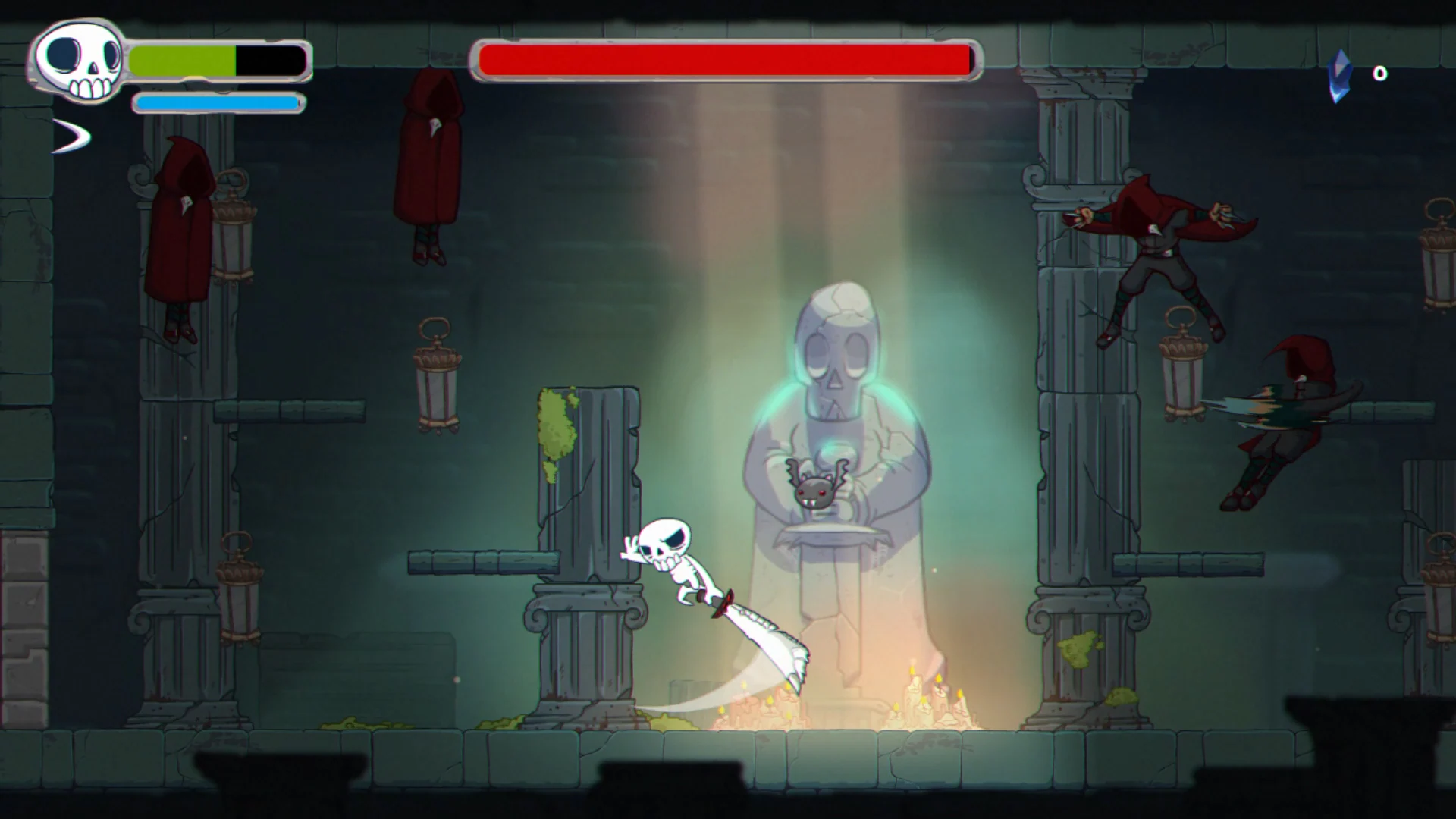Click the blue mana bar under the health bar
The image size is (1456, 819).
tap(218, 103)
